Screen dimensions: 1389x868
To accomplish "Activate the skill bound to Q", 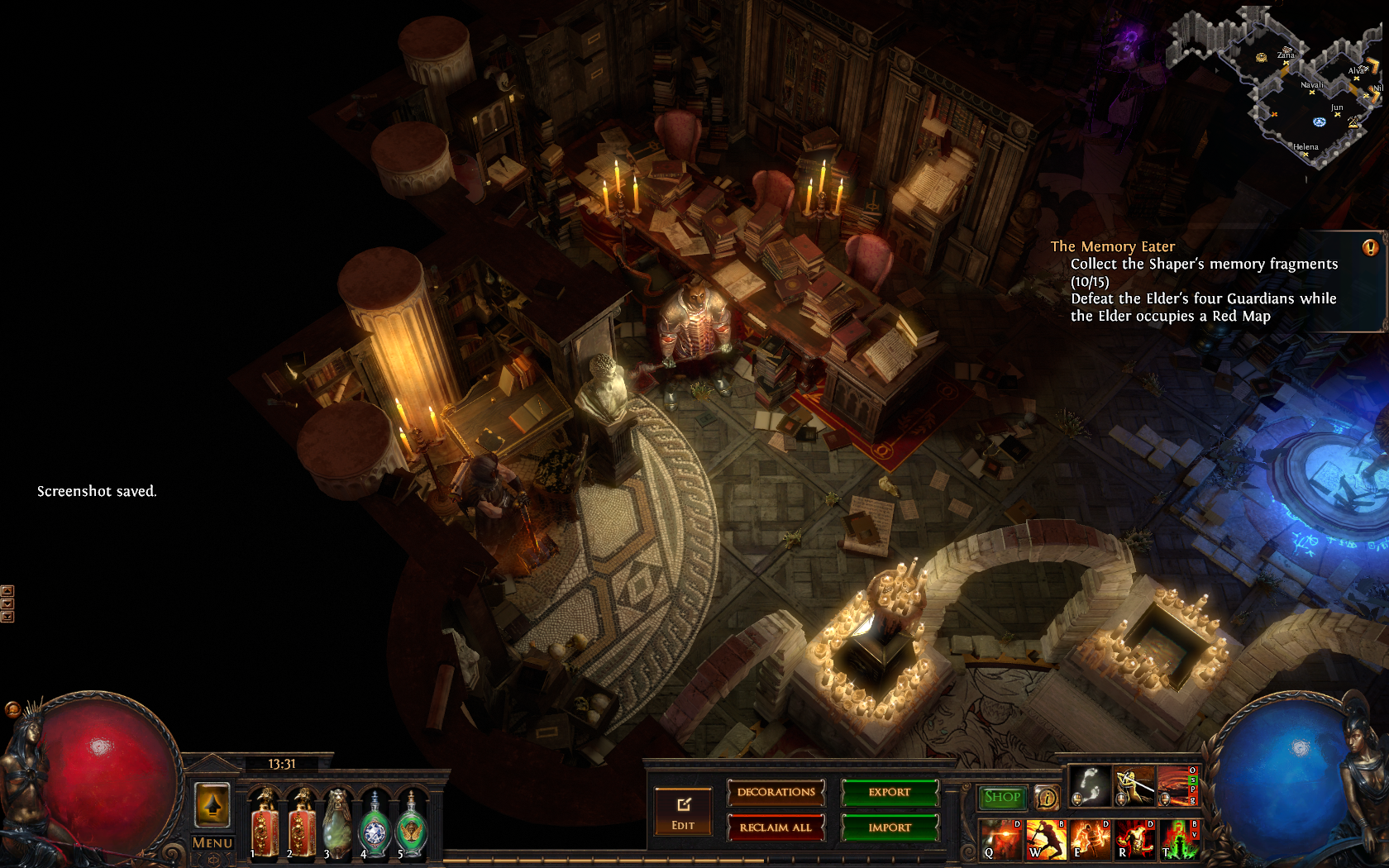I will [x=1001, y=839].
